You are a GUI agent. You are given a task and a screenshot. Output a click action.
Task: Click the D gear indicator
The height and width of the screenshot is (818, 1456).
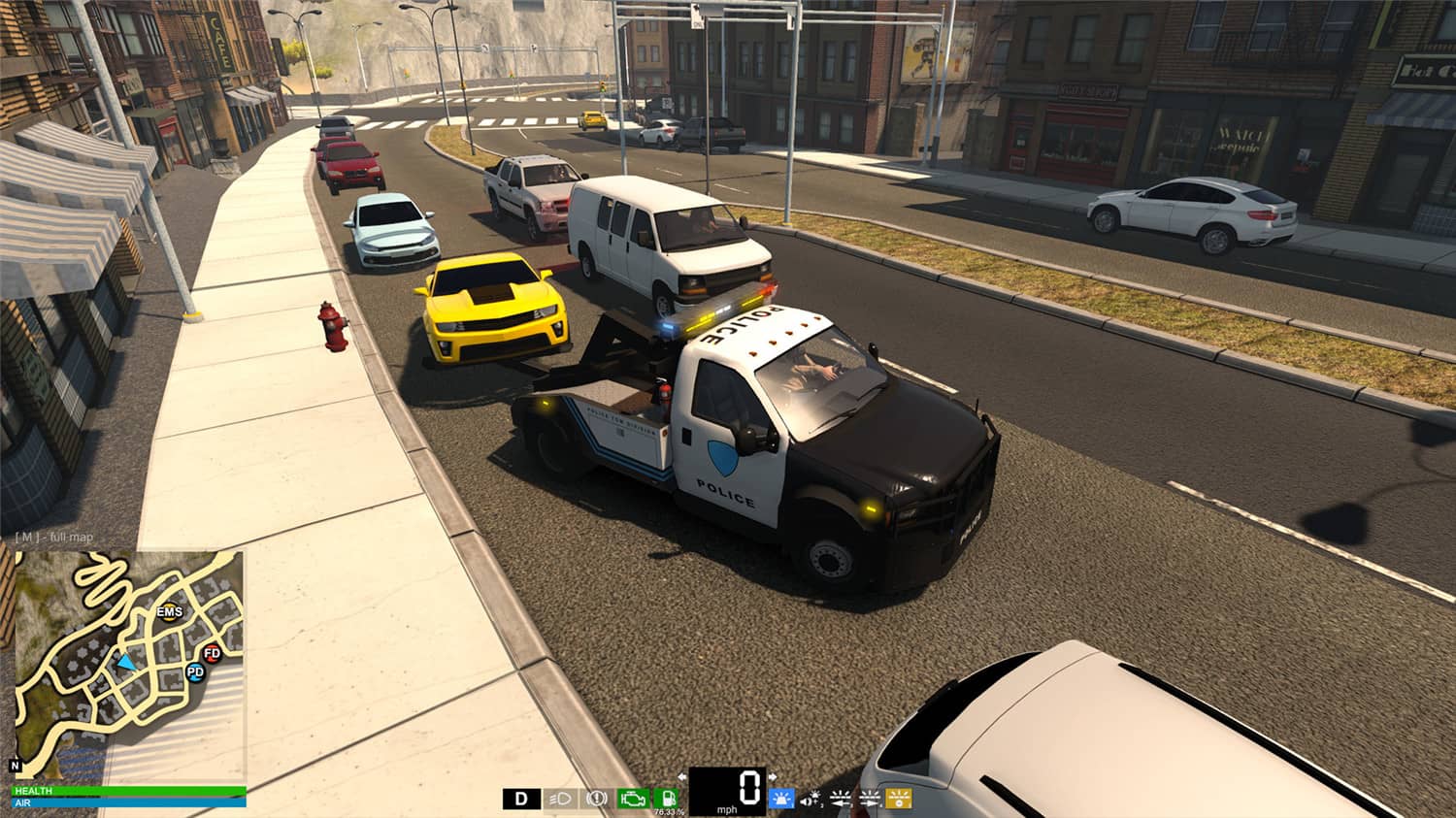pyautogui.click(x=520, y=799)
